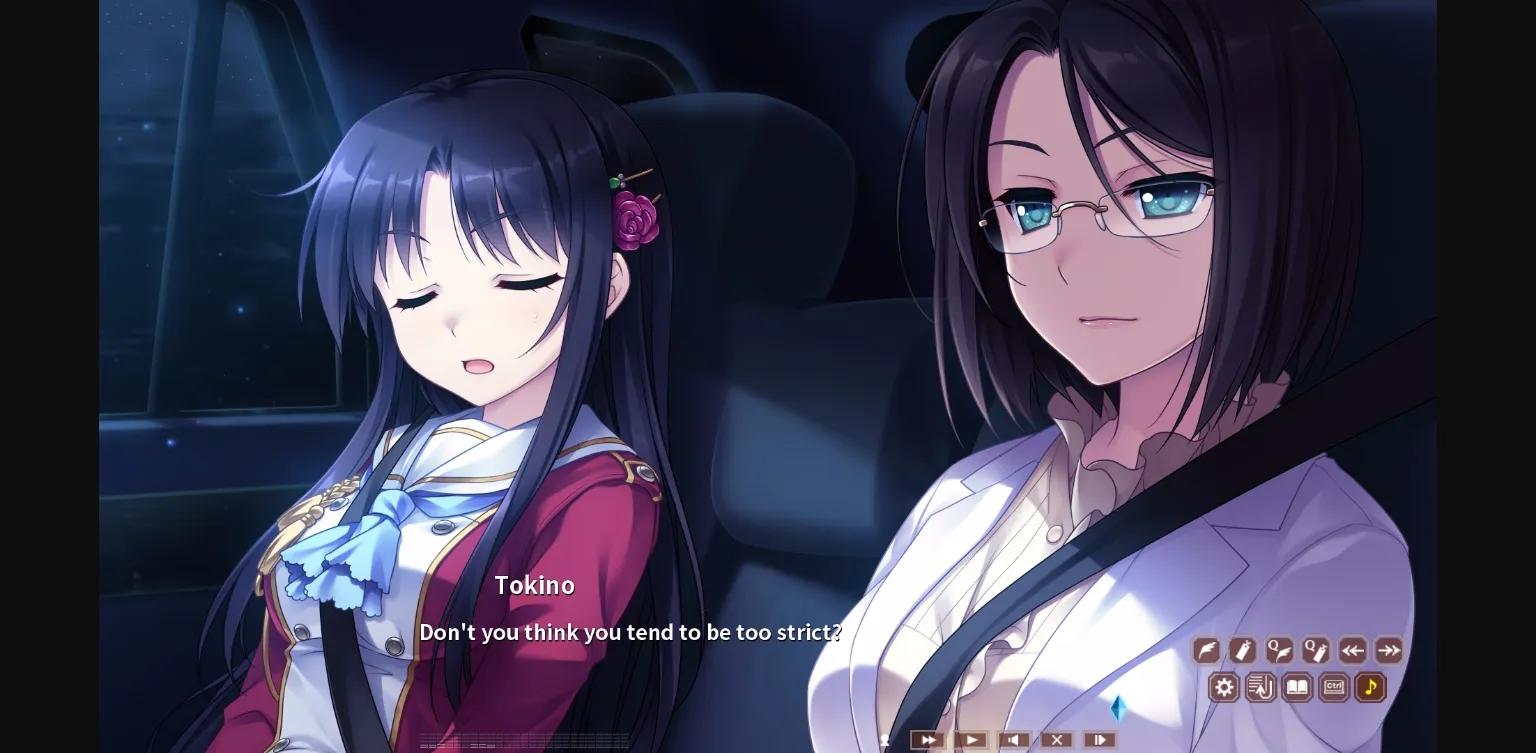The image size is (1536, 753).
Task: Open the backlog with the text-return icon
Action: point(1260,687)
